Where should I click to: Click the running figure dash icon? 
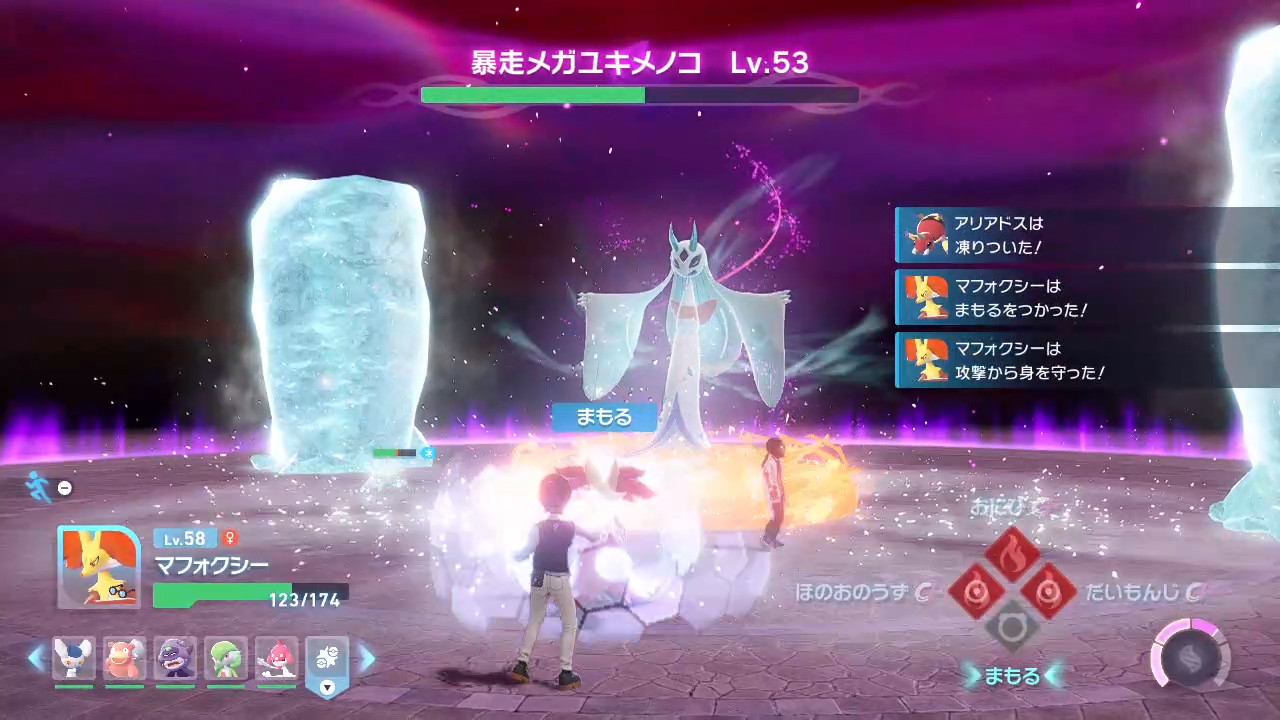click(x=40, y=486)
